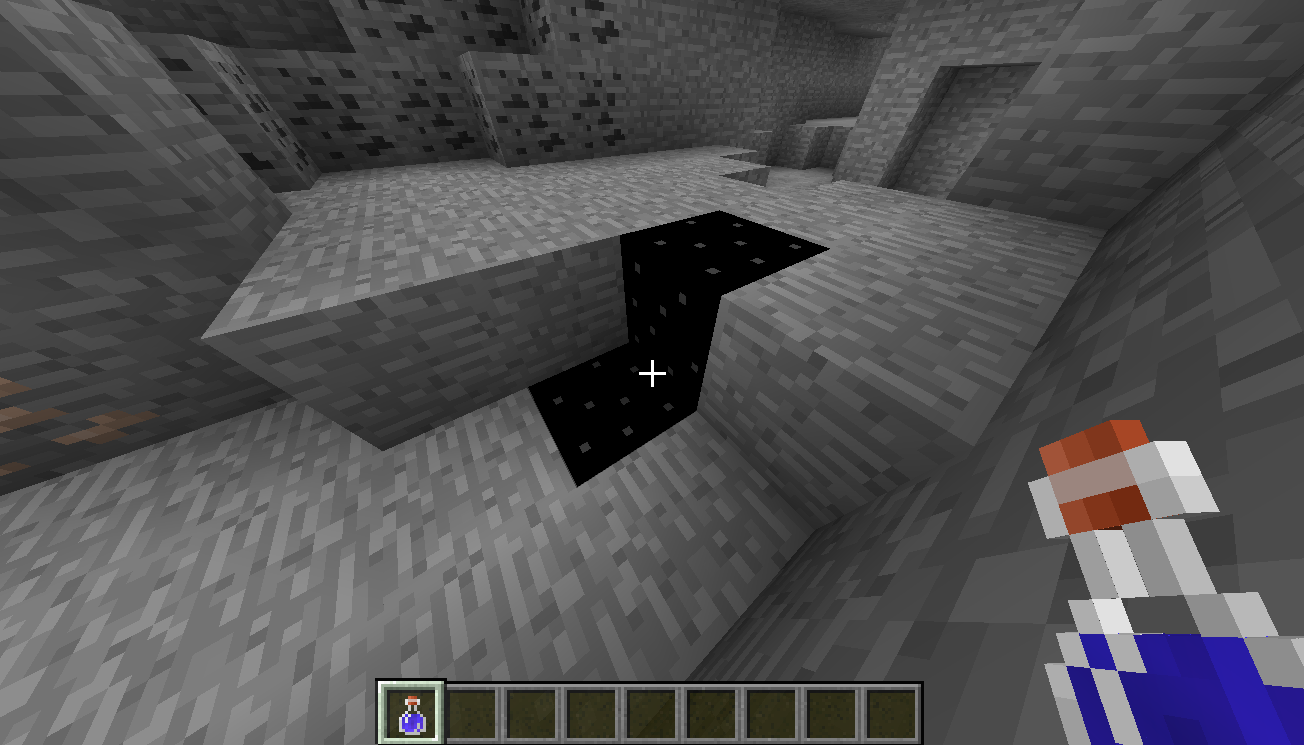This screenshot has width=1304, height=745.
Task: Click the highlighted slot selector frame
Action: [412, 712]
